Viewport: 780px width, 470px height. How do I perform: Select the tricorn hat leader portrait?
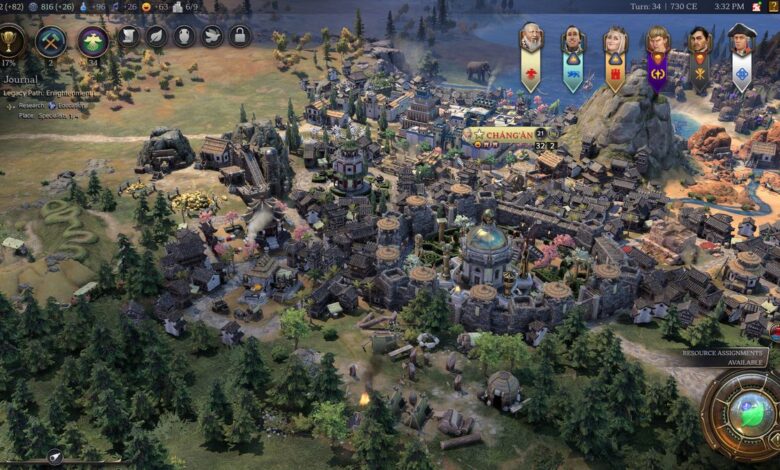pos(741,40)
